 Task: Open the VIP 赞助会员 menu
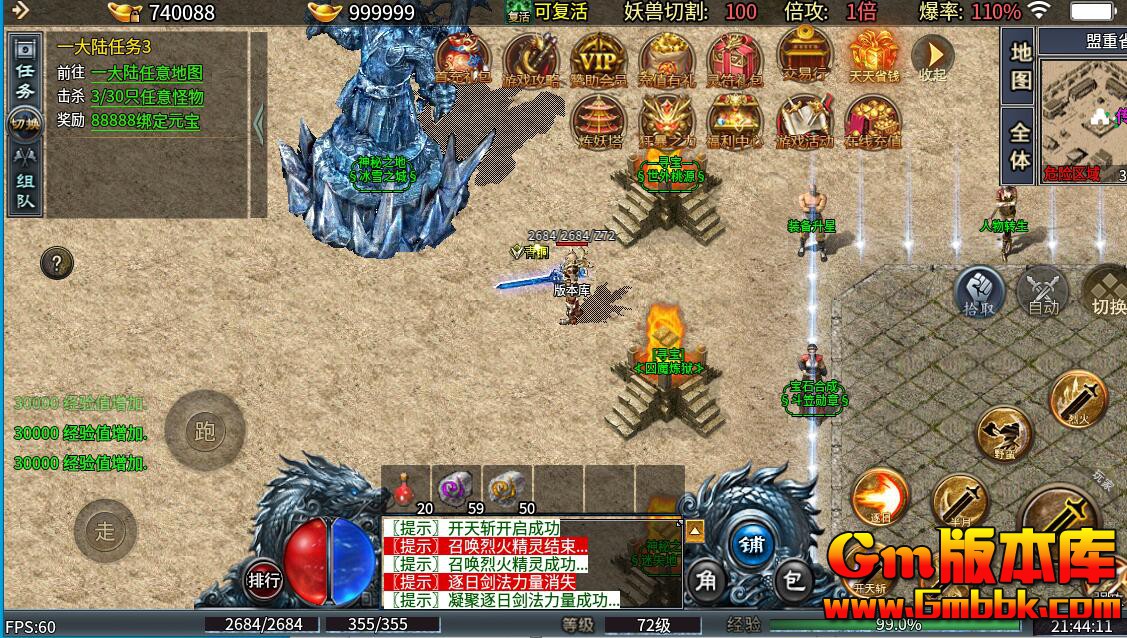pyautogui.click(x=598, y=58)
